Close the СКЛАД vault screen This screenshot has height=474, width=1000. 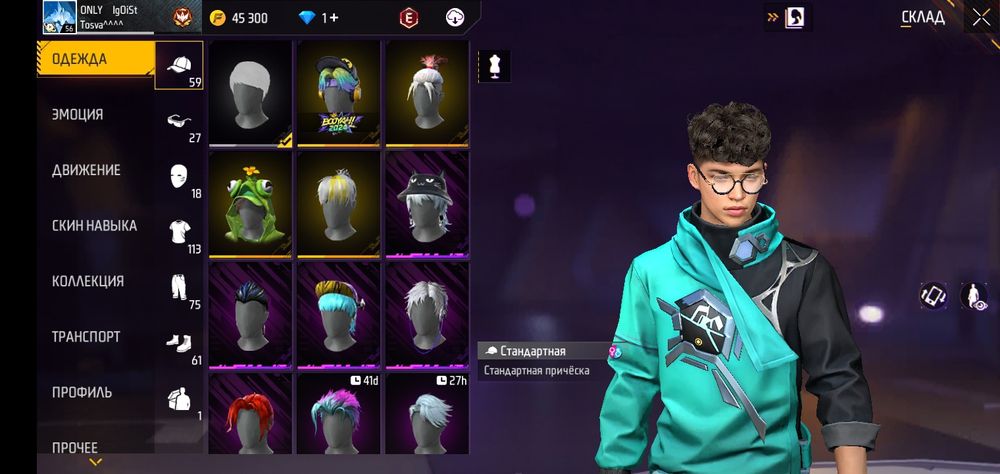click(x=980, y=17)
